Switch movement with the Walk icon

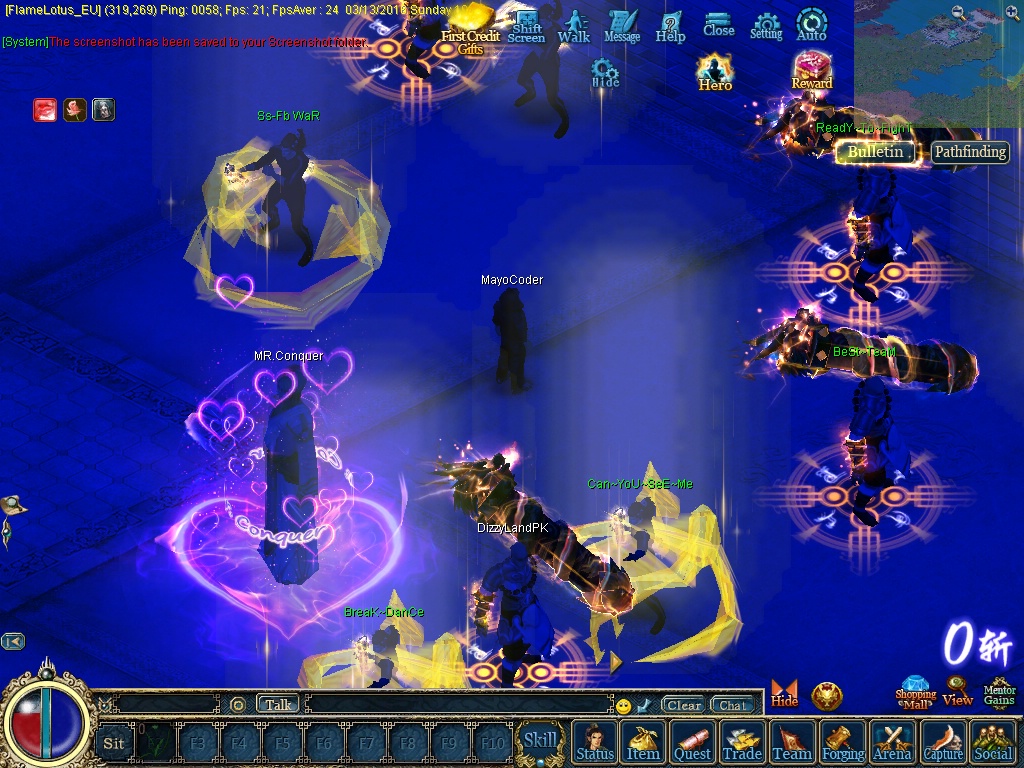point(574,26)
